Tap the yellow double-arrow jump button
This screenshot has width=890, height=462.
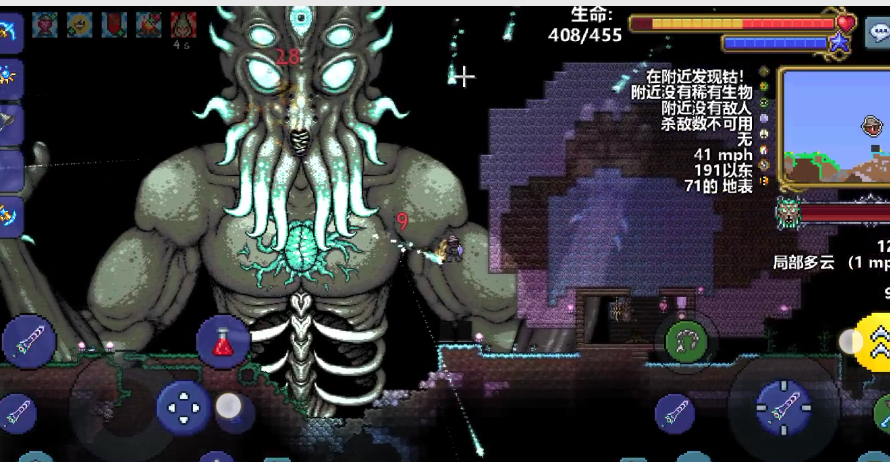pyautogui.click(x=875, y=340)
